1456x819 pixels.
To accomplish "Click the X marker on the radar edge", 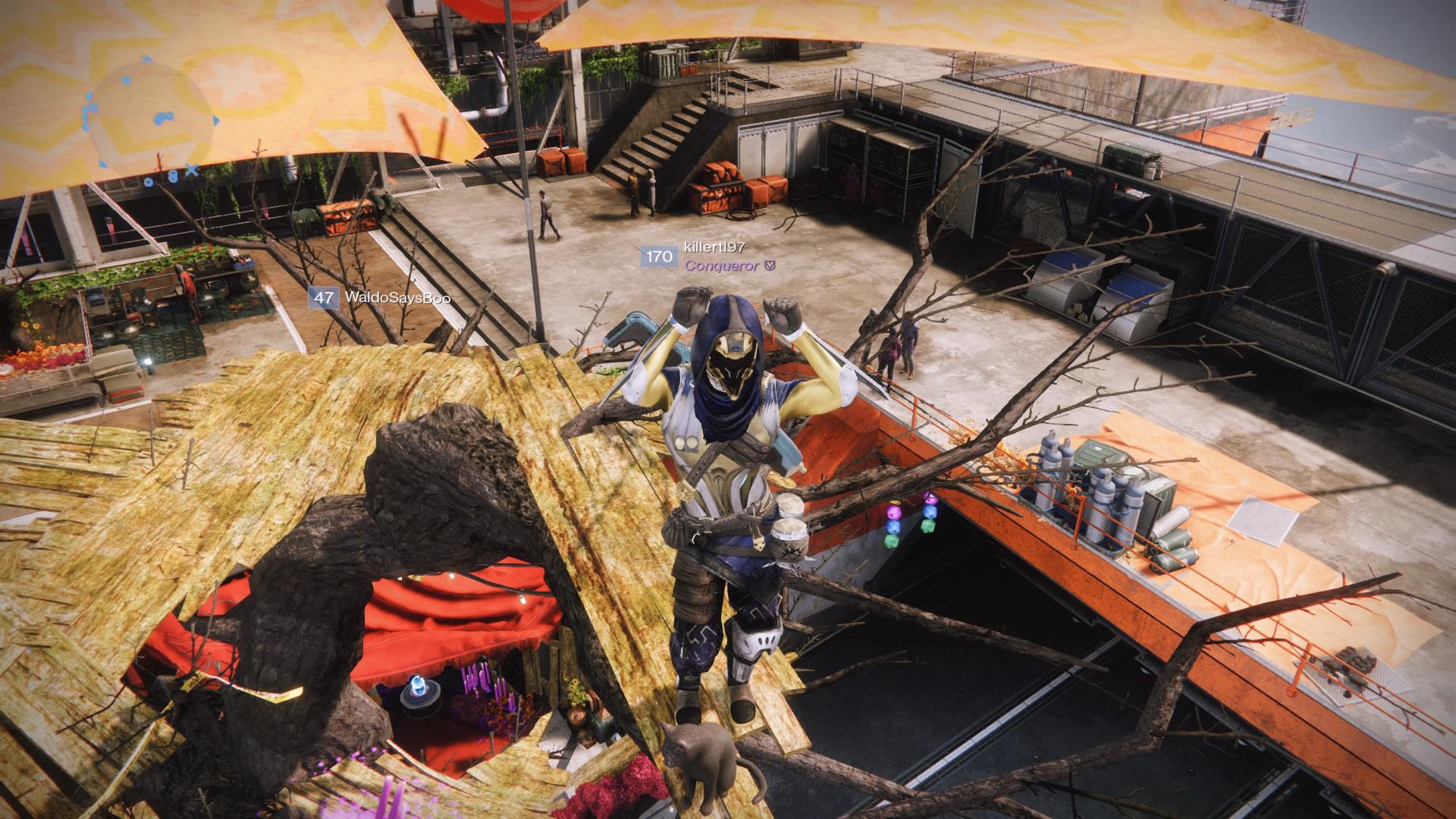I will point(192,169).
